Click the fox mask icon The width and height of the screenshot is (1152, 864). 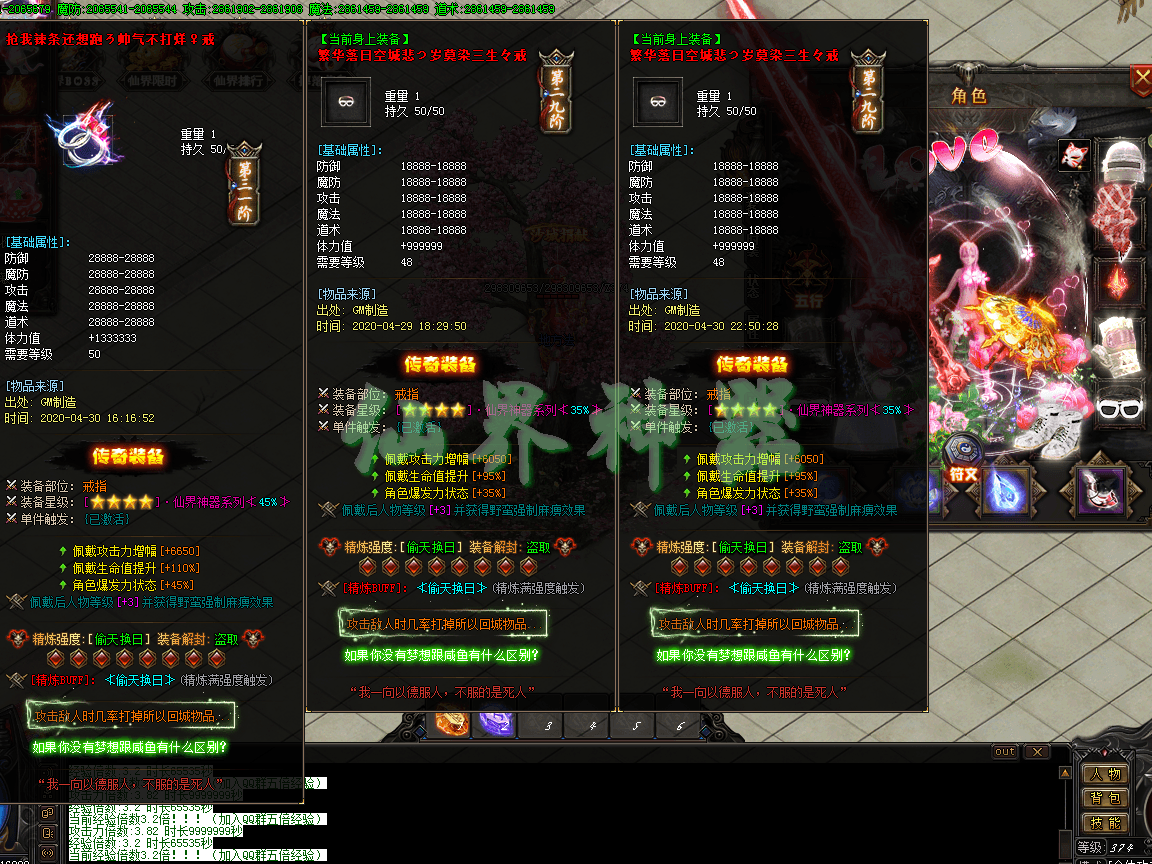(1074, 154)
